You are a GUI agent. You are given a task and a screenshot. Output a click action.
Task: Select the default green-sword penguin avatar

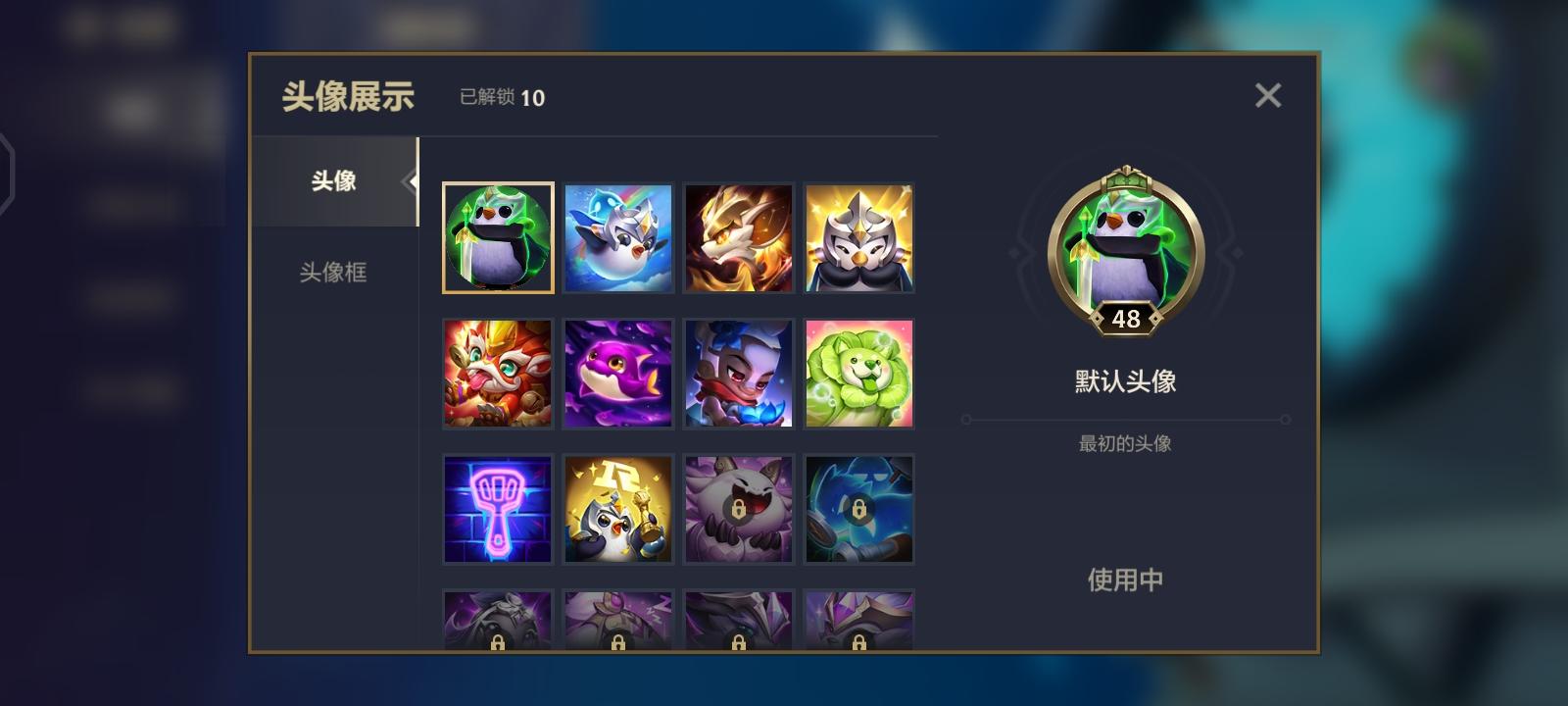pos(498,236)
